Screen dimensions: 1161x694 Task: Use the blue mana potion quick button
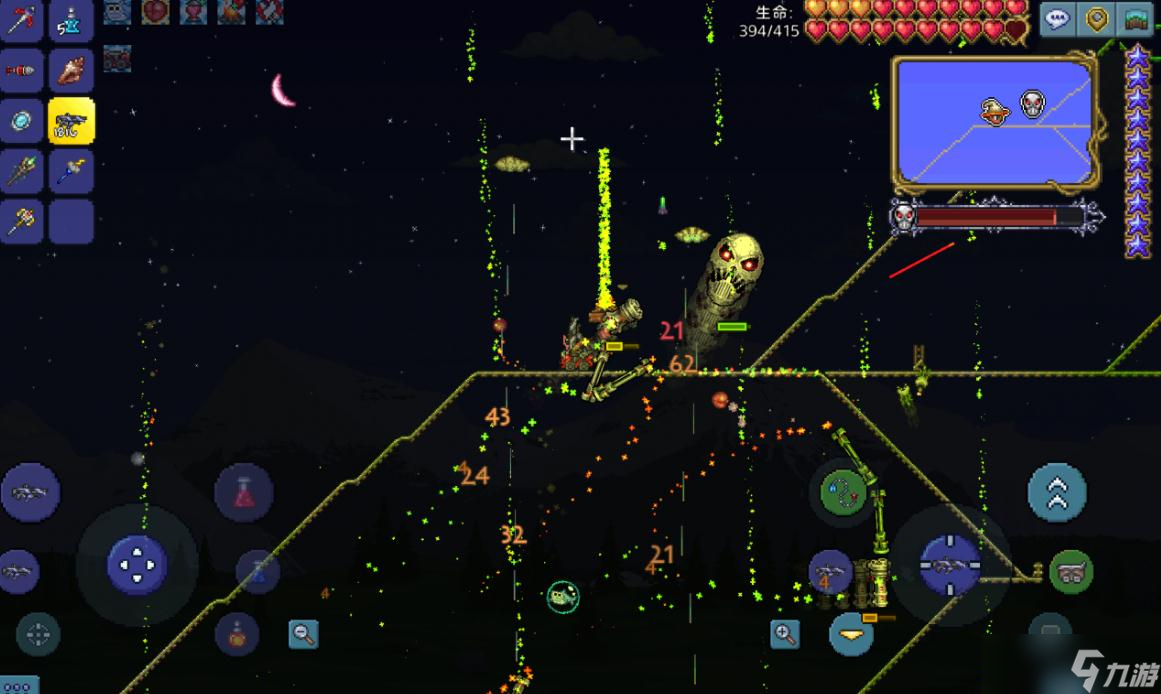(x=258, y=571)
